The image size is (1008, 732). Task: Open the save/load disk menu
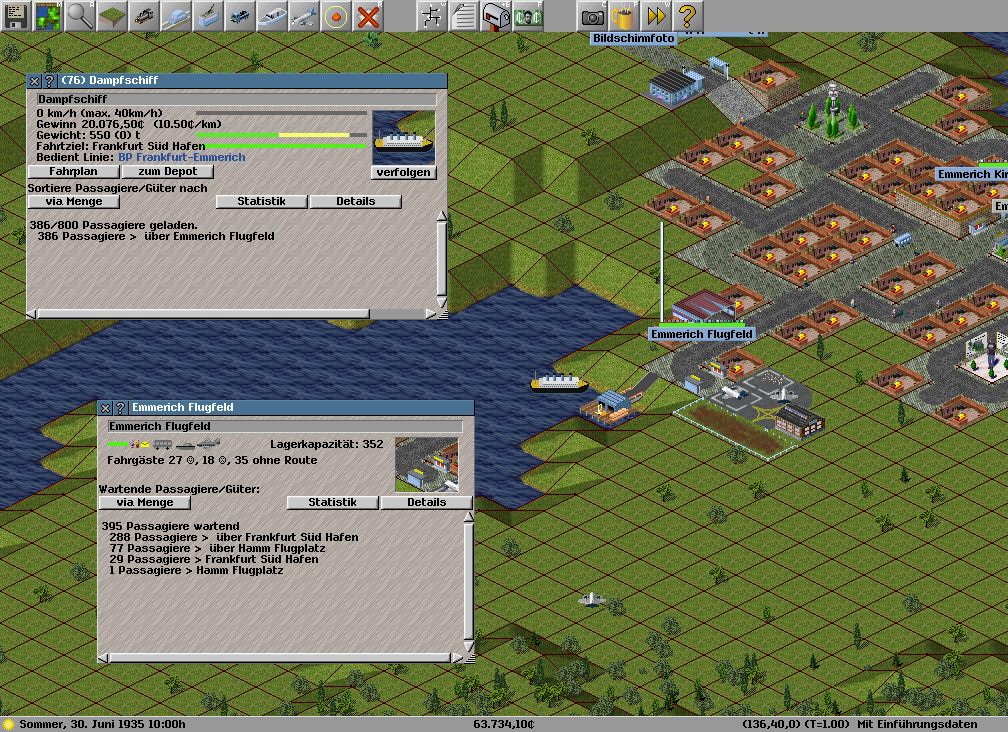pos(17,16)
